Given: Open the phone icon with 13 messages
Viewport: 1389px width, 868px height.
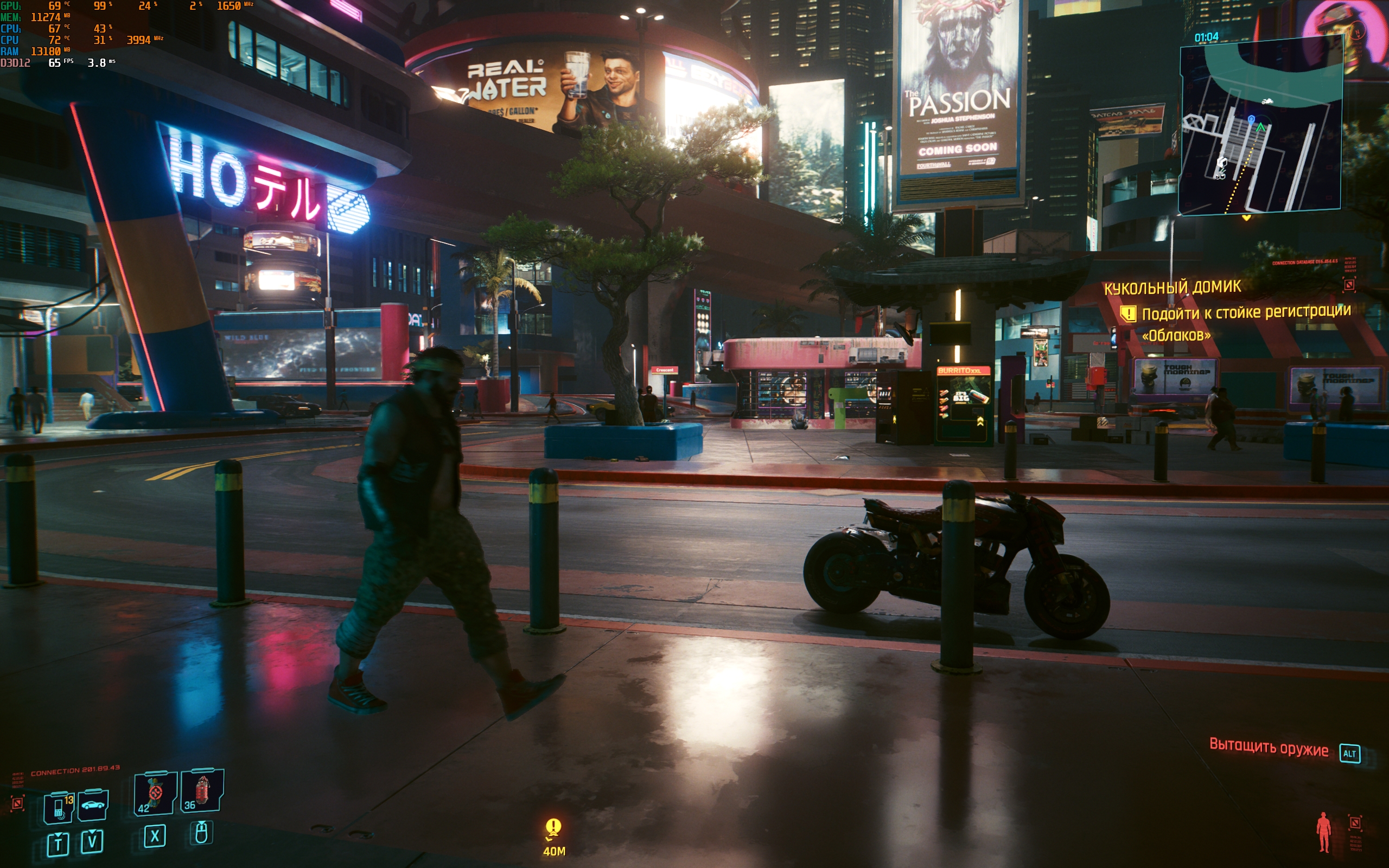Looking at the screenshot, I should point(59,807).
